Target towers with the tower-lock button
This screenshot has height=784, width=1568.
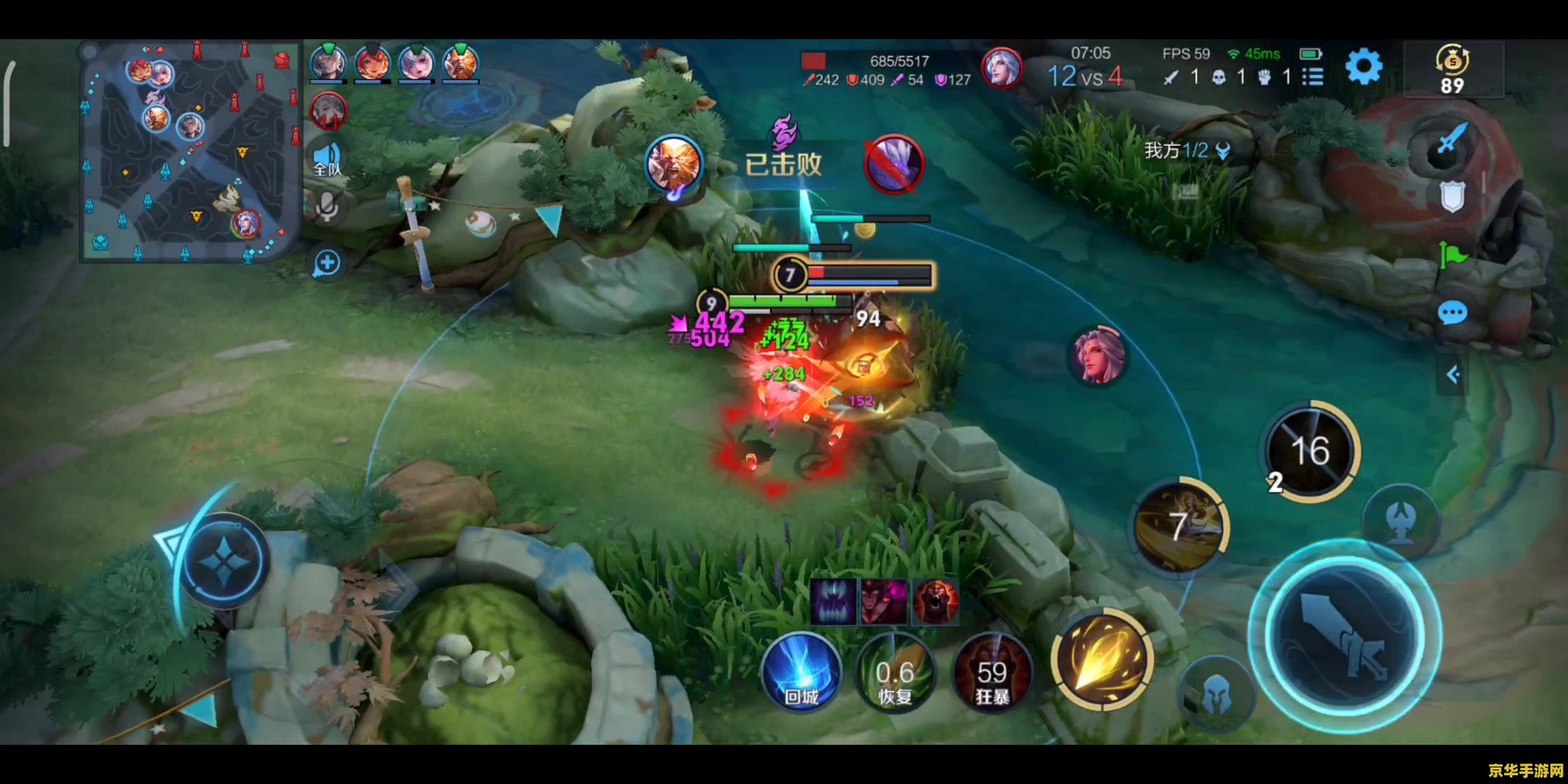pos(1401,521)
